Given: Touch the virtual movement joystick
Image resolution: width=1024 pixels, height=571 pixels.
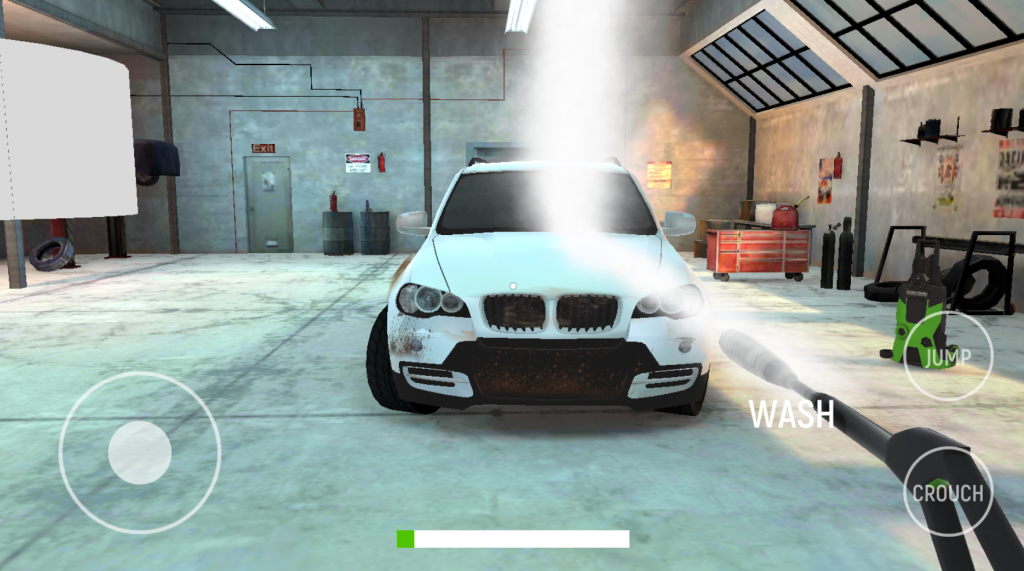Looking at the screenshot, I should 140,452.
